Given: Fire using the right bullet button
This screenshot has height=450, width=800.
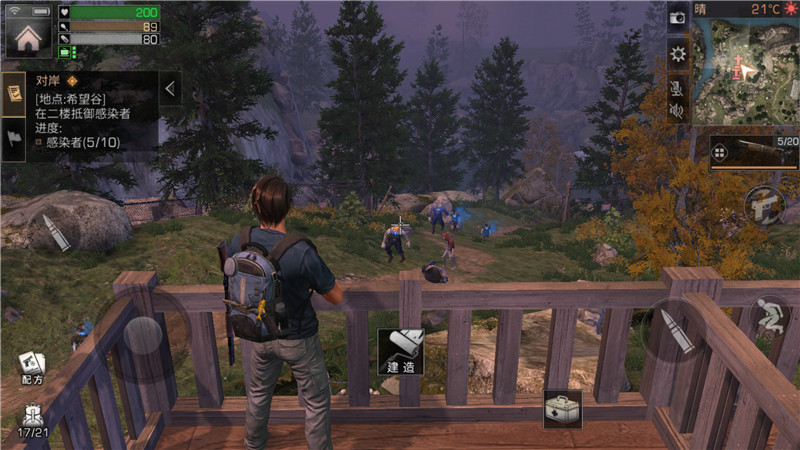Looking at the screenshot, I should 677,330.
